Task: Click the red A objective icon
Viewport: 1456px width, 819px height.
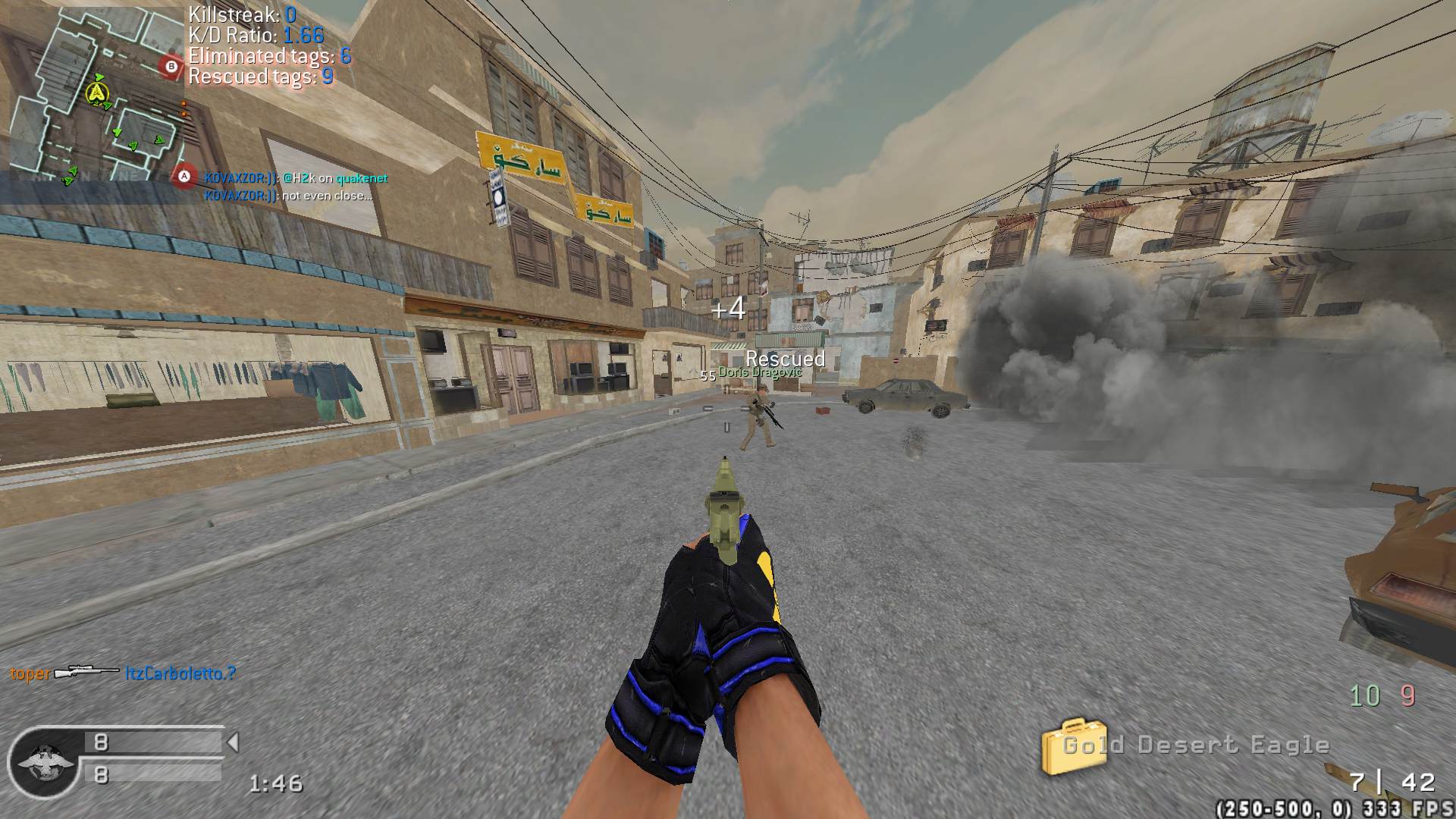Action: pyautogui.click(x=183, y=177)
